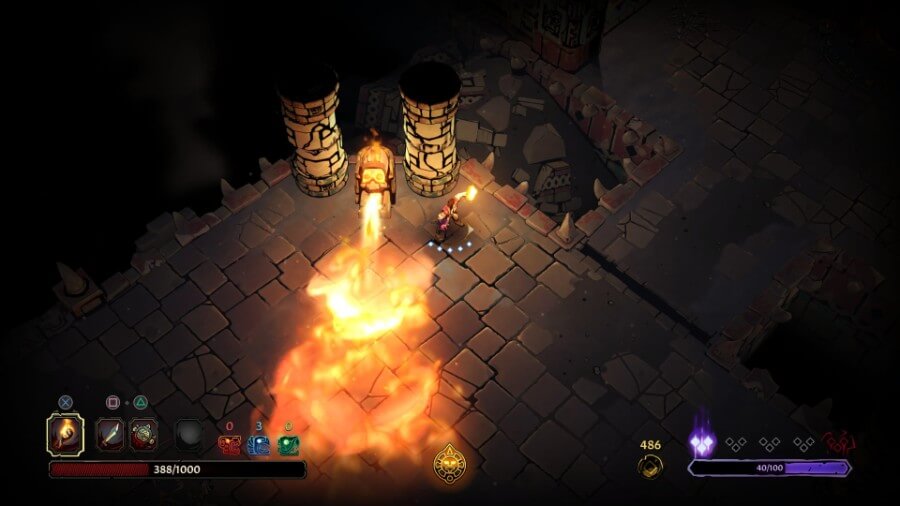Click the green glyph key icon
900x506 pixels.
[x=289, y=446]
